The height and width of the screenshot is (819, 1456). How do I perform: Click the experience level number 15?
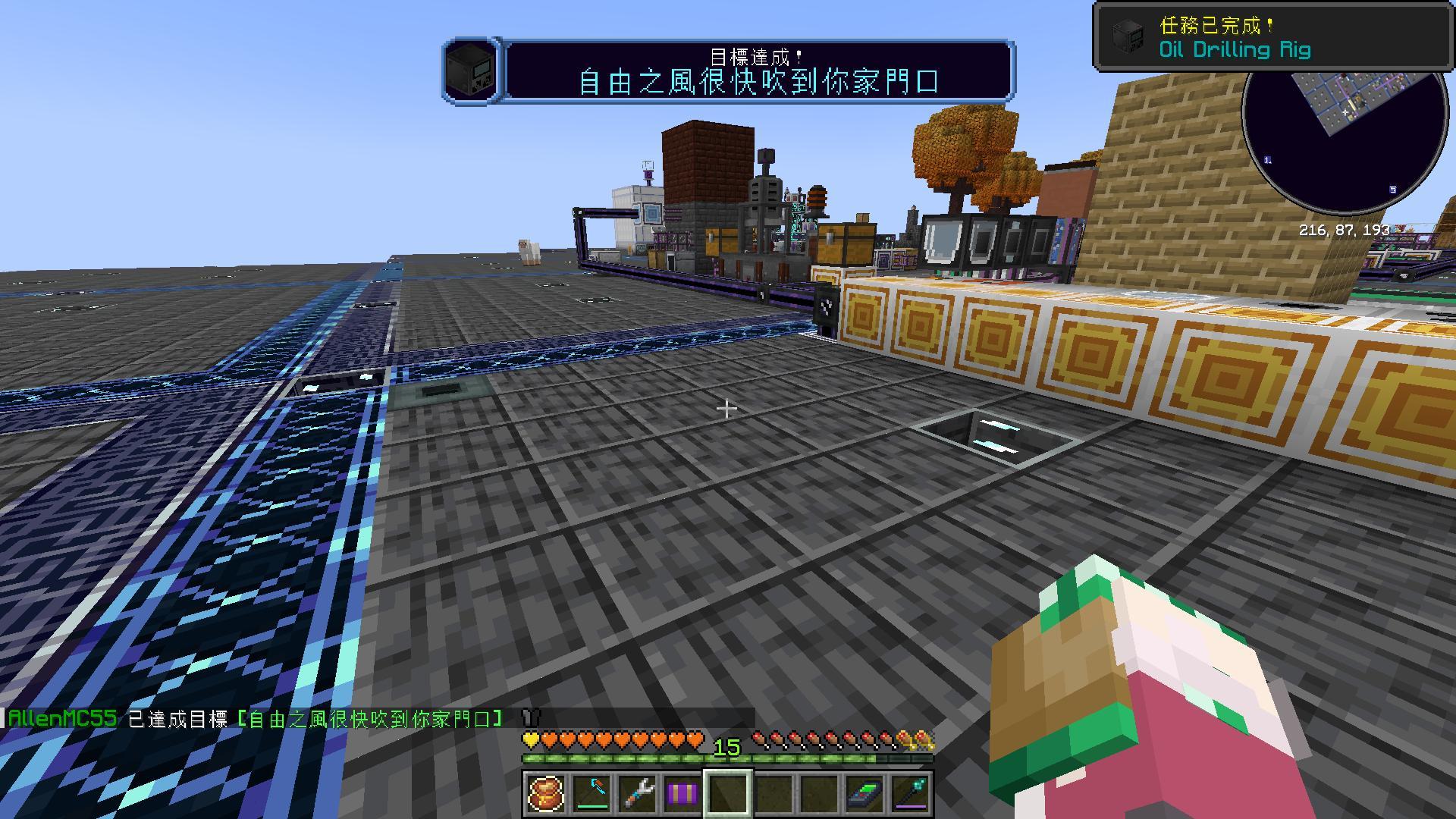(x=727, y=746)
